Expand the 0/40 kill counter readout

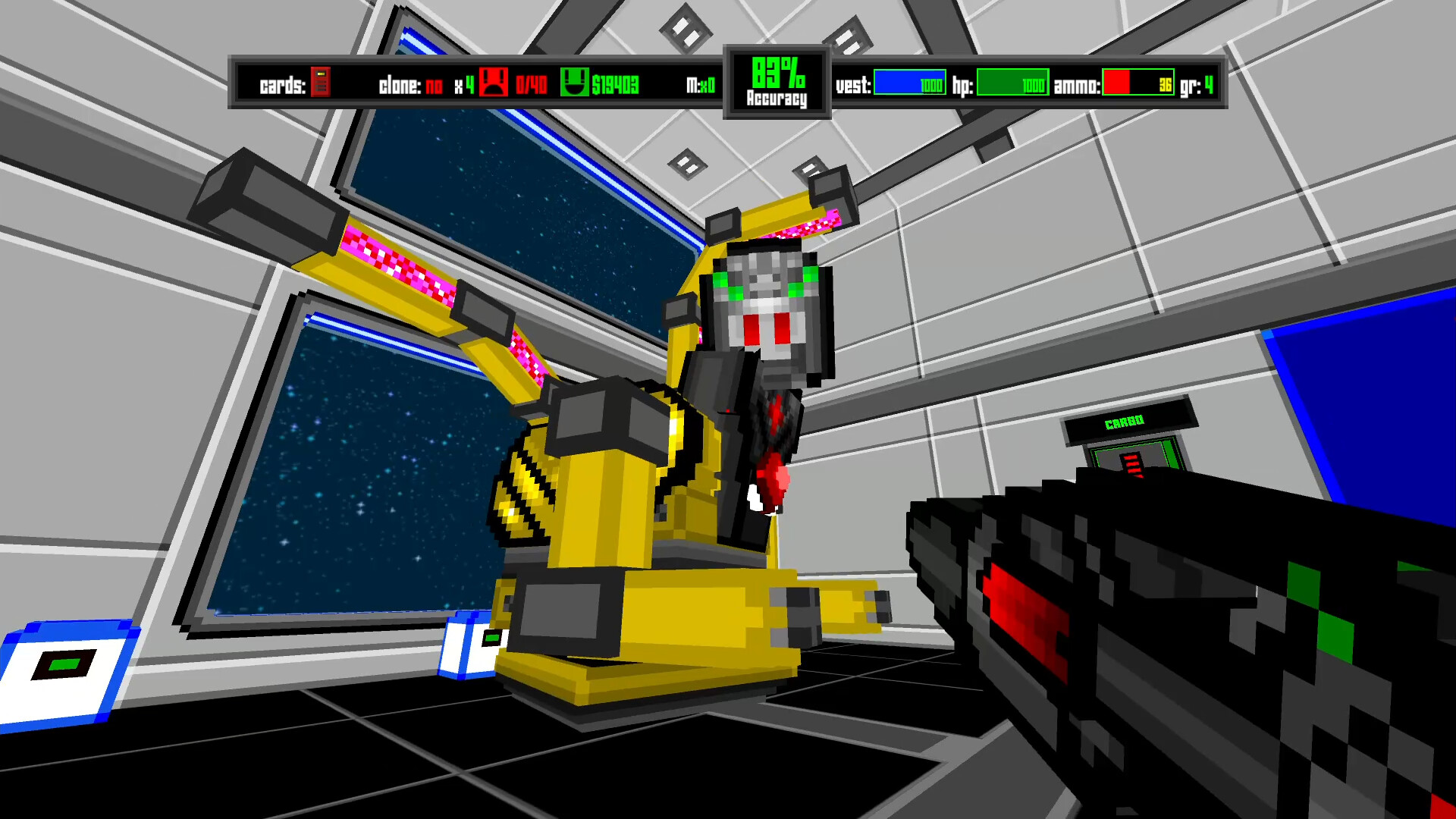click(531, 86)
